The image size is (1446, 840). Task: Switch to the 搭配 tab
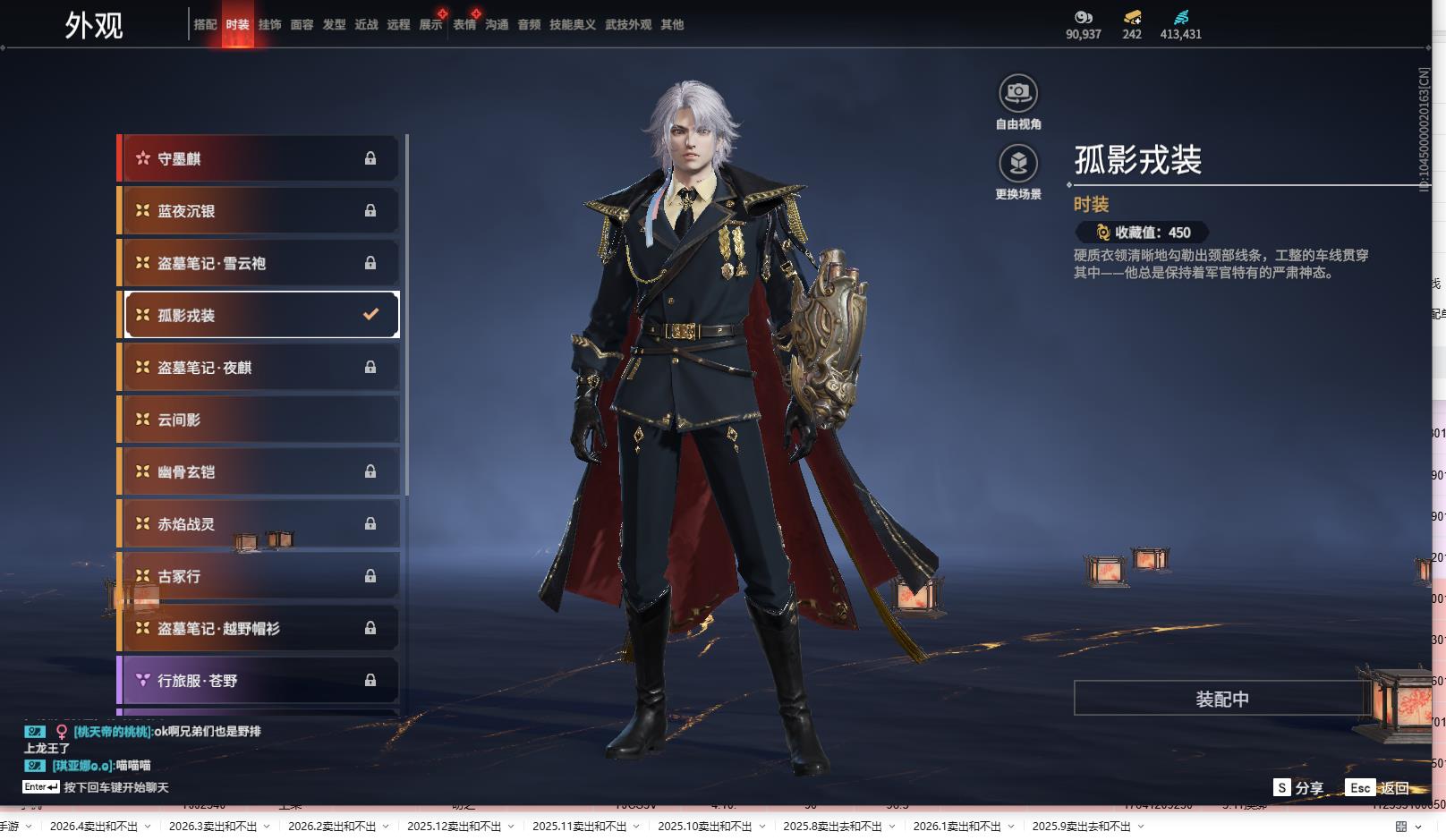click(x=205, y=25)
